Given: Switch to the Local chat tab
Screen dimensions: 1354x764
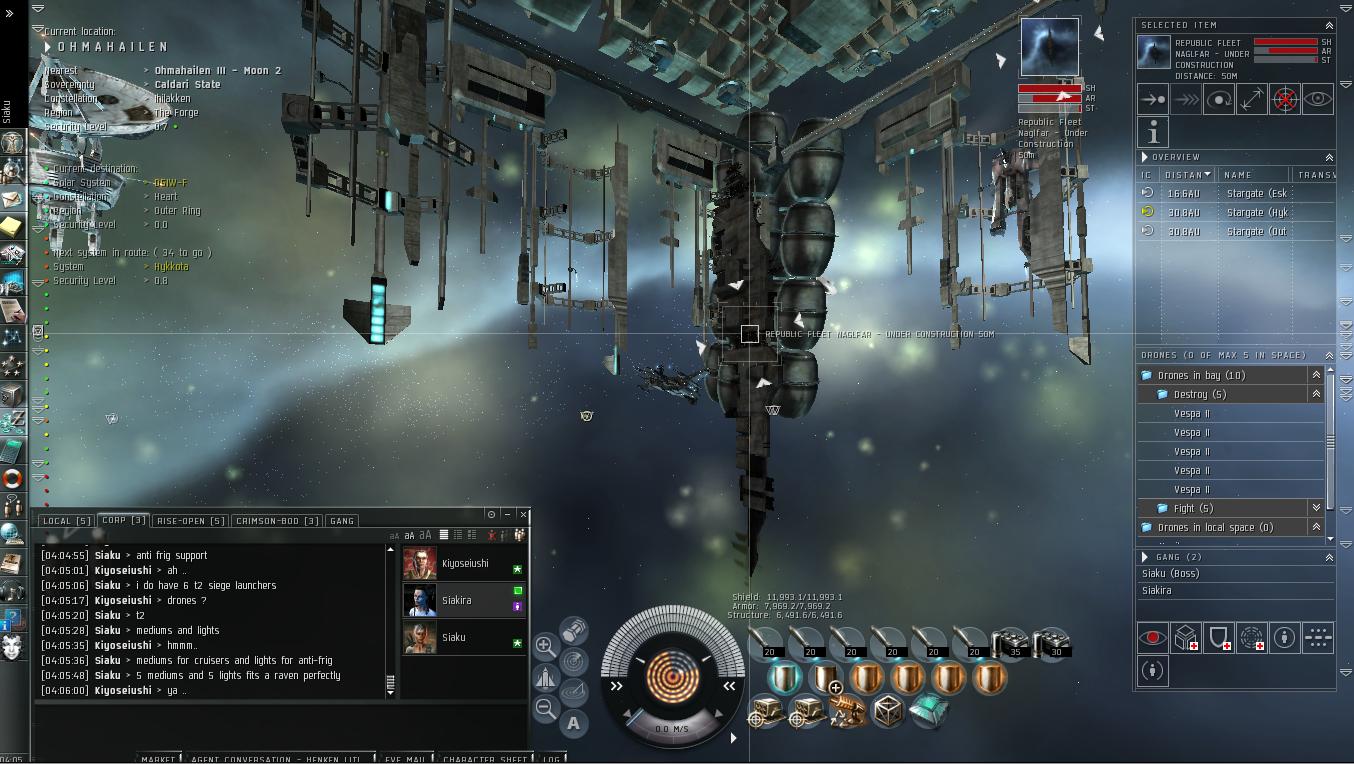Looking at the screenshot, I should point(66,521).
